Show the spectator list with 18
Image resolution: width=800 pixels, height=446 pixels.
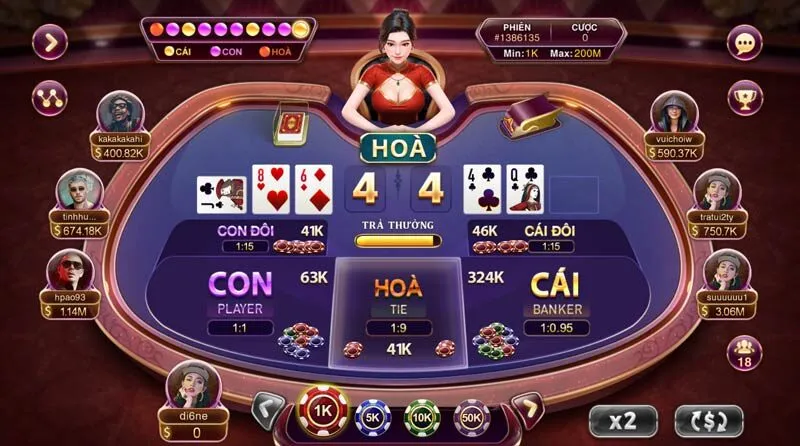tap(744, 353)
